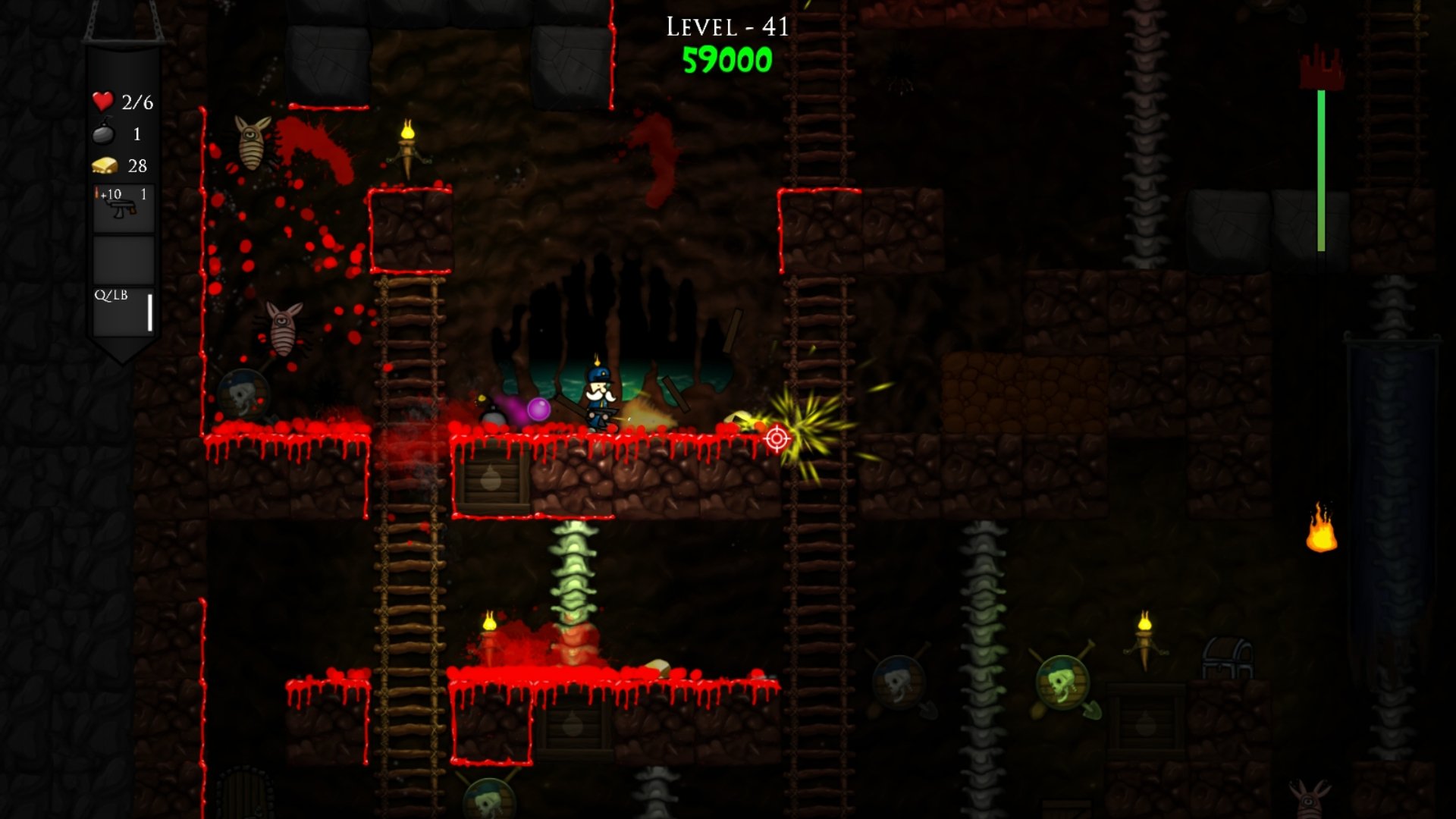Click the red targeting crosshair reticle

pyautogui.click(x=777, y=438)
